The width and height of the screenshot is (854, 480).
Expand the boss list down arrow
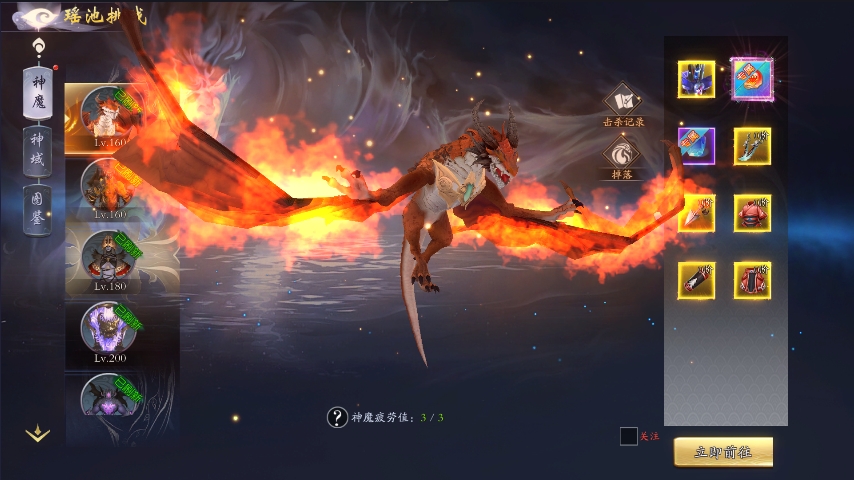(x=38, y=433)
